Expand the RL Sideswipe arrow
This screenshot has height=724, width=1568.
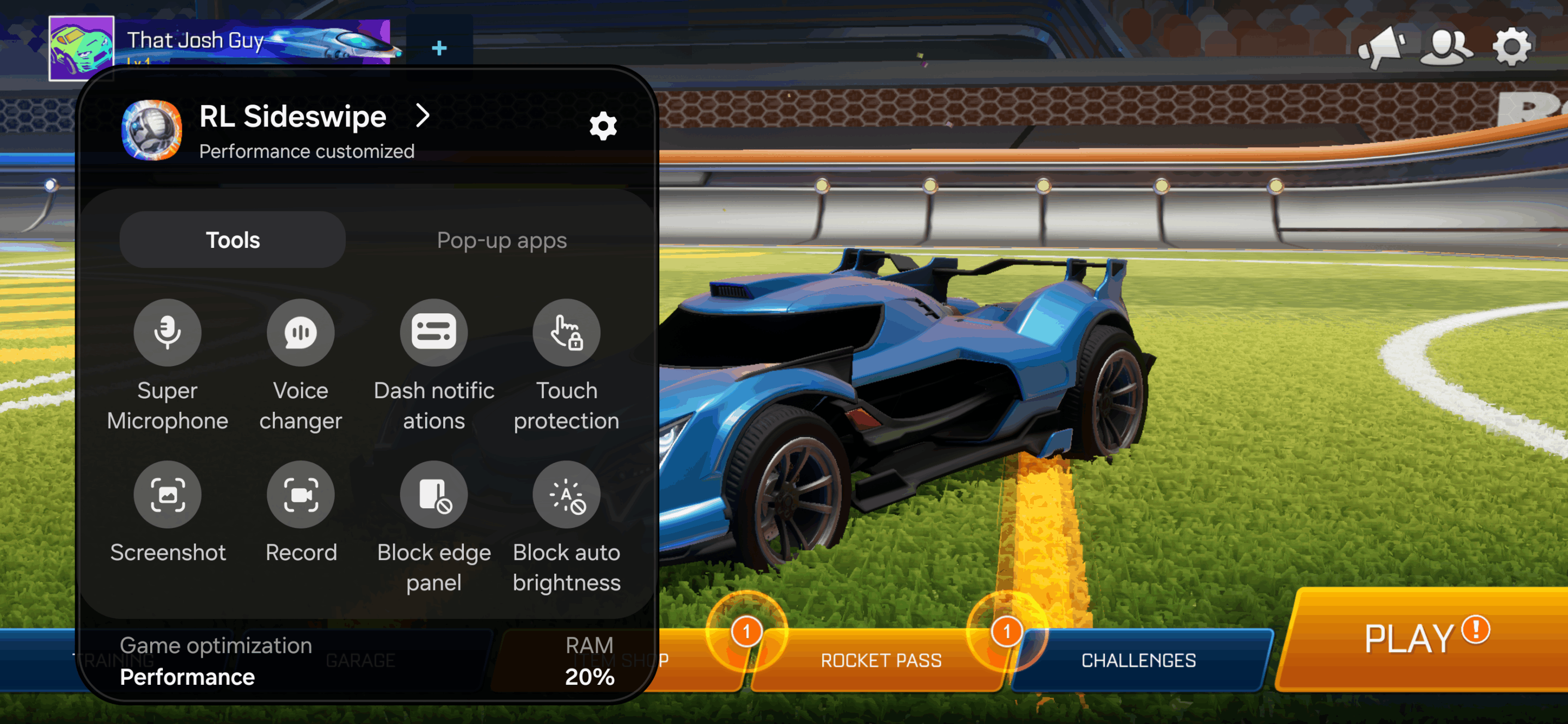tap(422, 115)
